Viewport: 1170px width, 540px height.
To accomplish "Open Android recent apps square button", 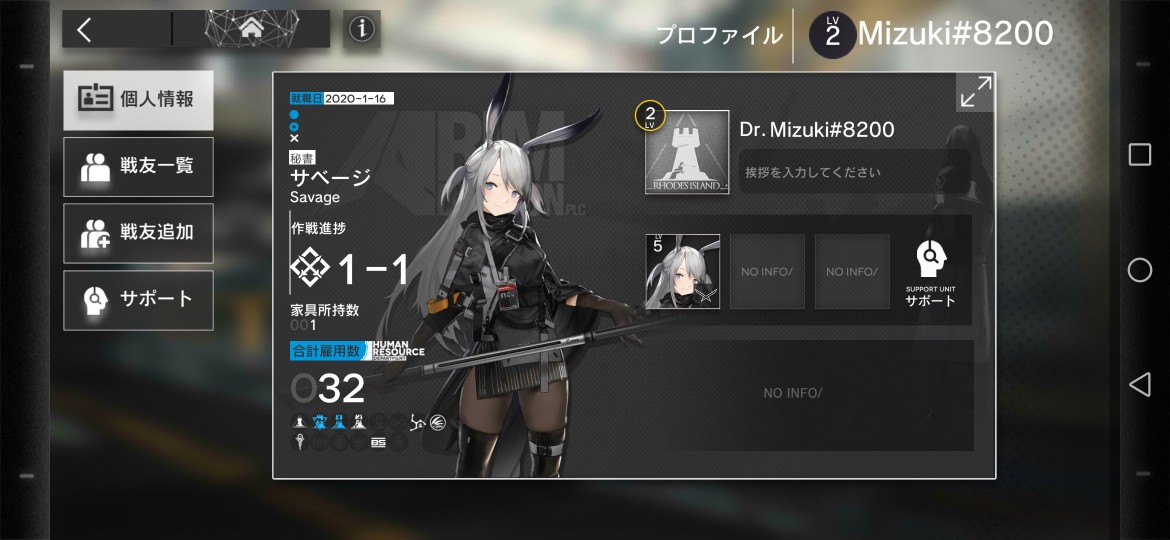I will pyautogui.click(x=1139, y=154).
